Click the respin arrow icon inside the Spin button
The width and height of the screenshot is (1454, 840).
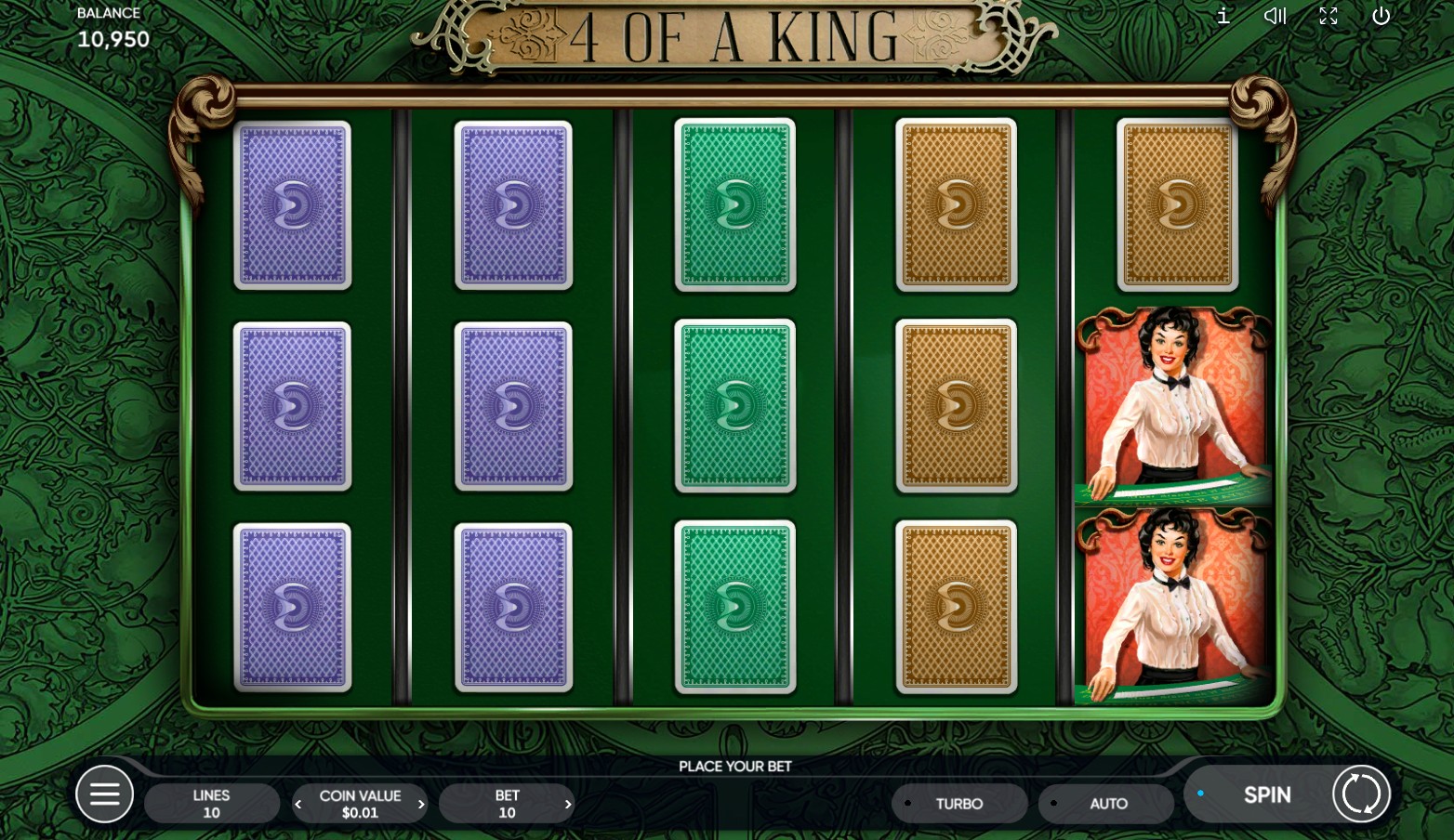pyautogui.click(x=1360, y=794)
